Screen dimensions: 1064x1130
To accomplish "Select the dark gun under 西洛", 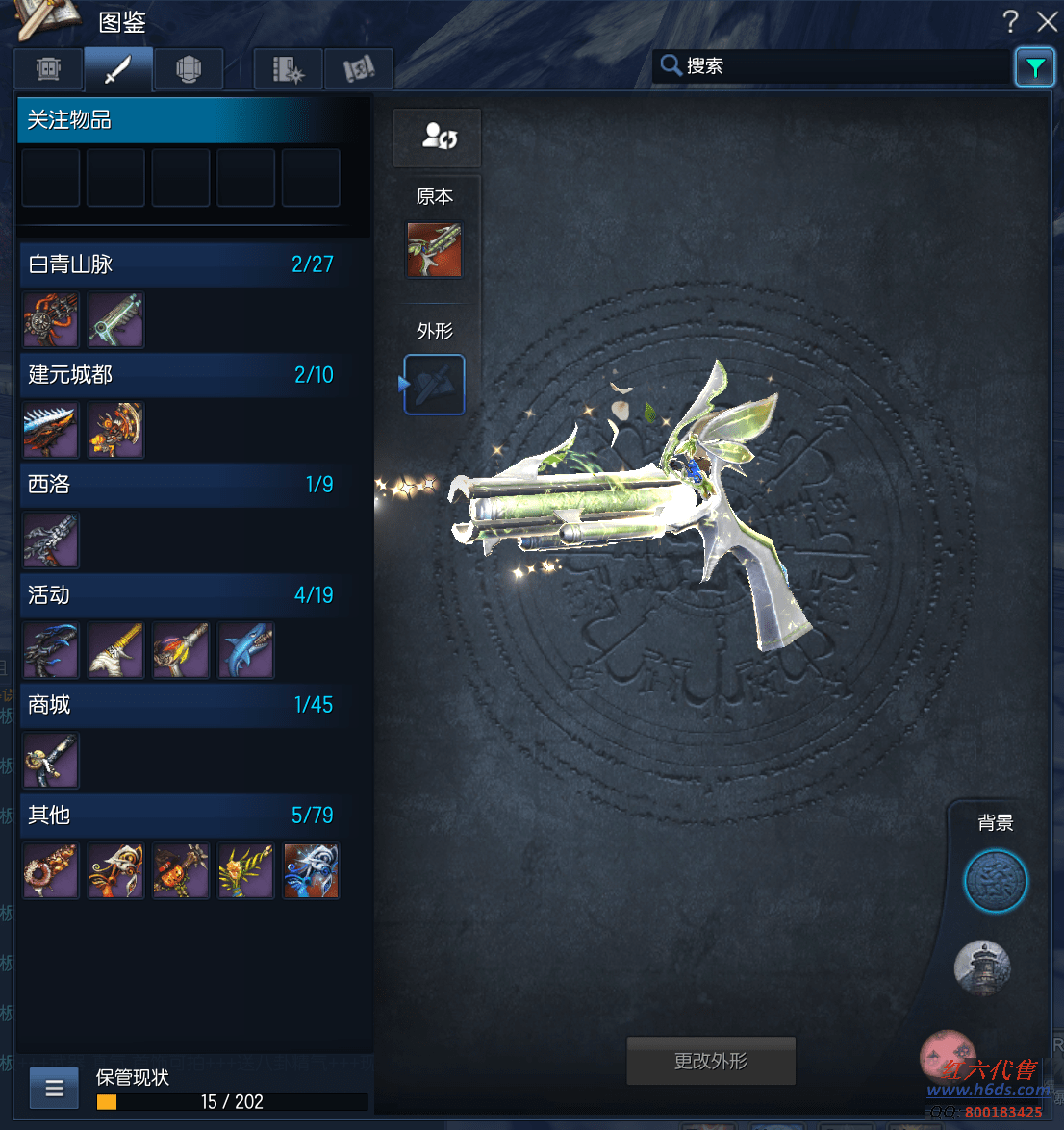I will pos(51,540).
